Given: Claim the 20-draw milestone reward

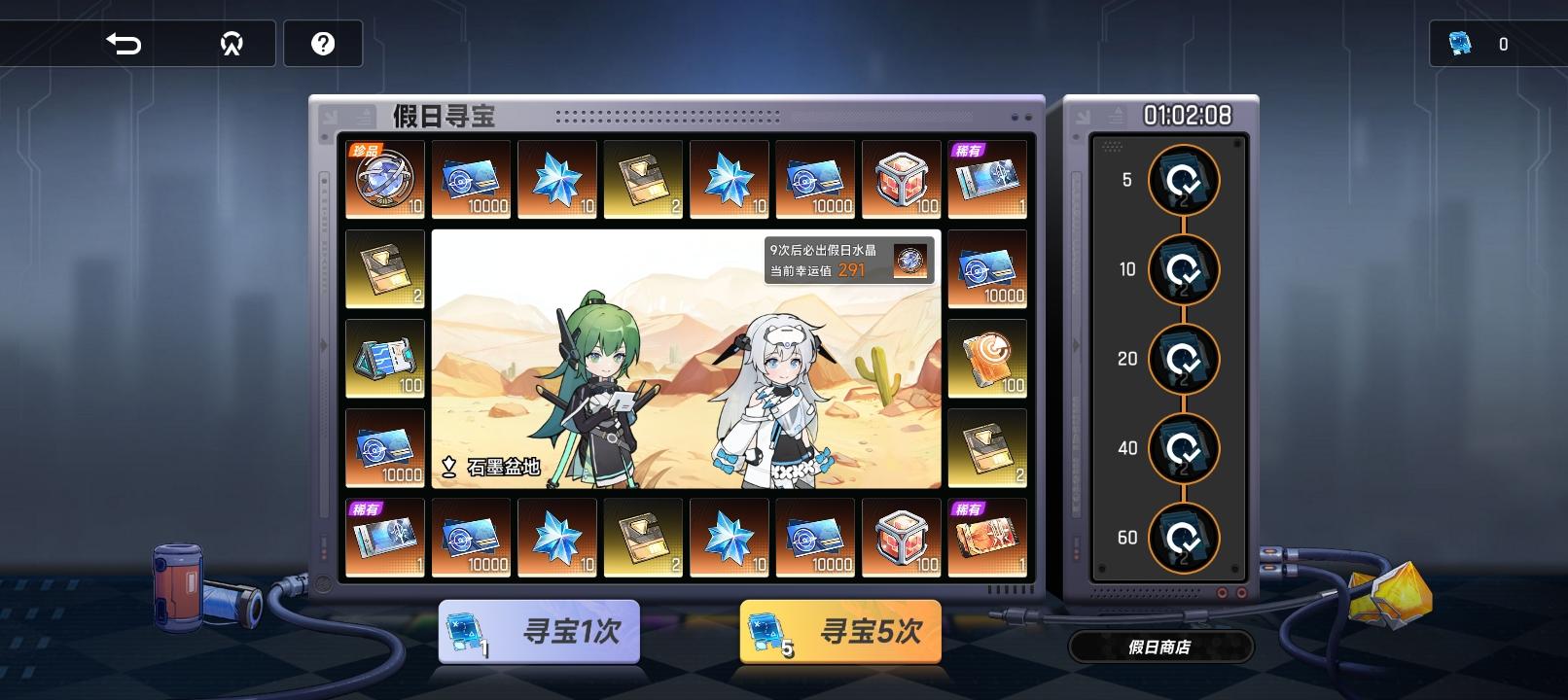Looking at the screenshot, I should pos(1185,359).
